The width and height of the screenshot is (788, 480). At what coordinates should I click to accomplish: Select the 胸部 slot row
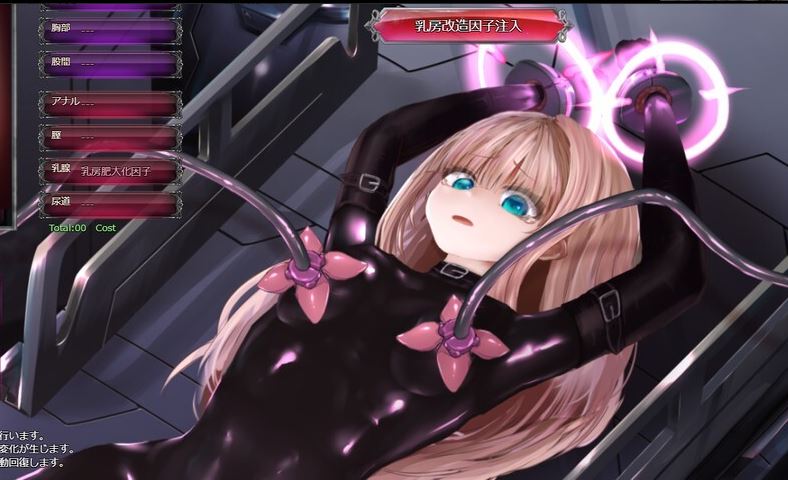110,31
